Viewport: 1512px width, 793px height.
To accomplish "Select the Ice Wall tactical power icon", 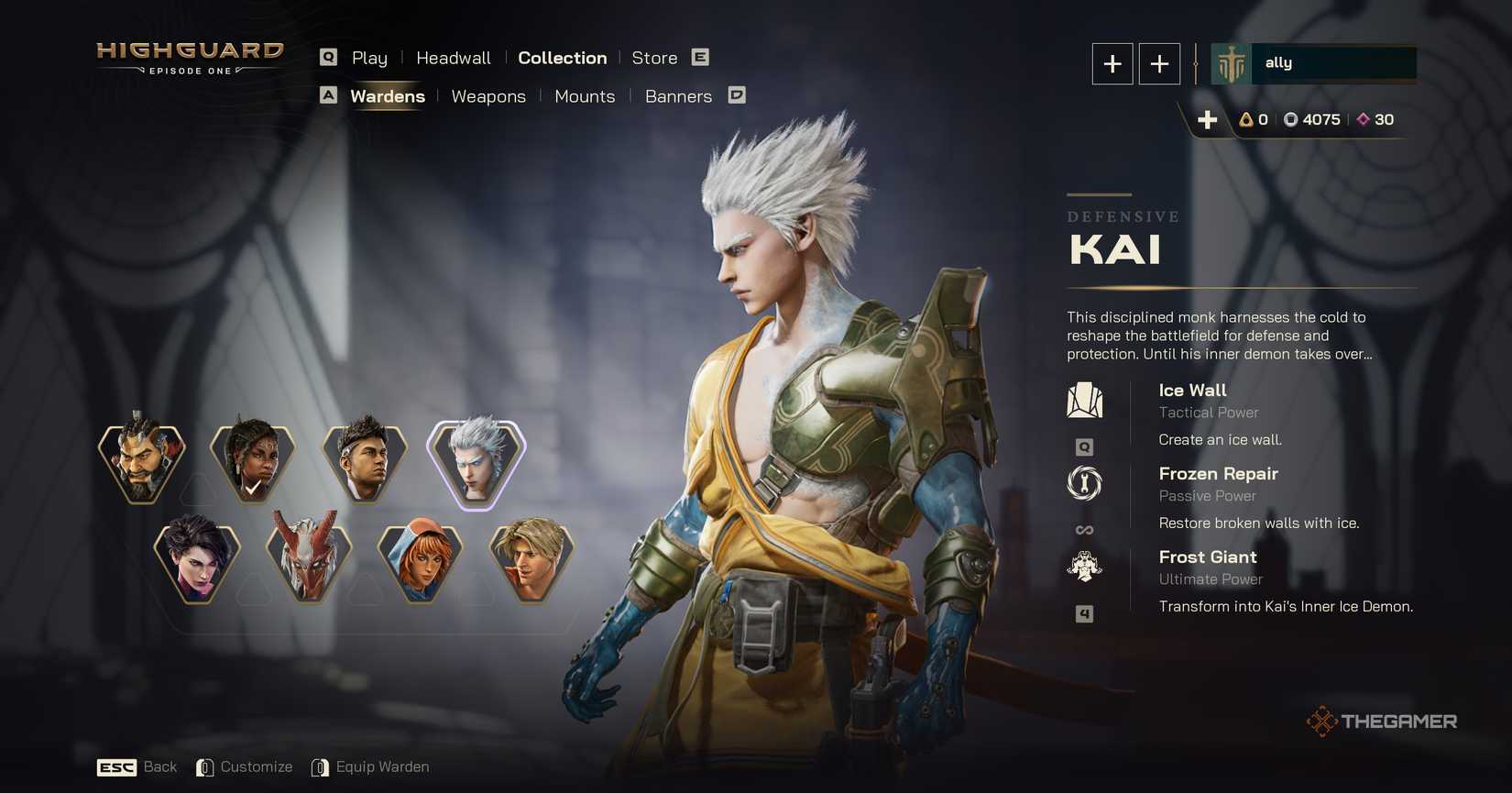I will pos(1085,399).
